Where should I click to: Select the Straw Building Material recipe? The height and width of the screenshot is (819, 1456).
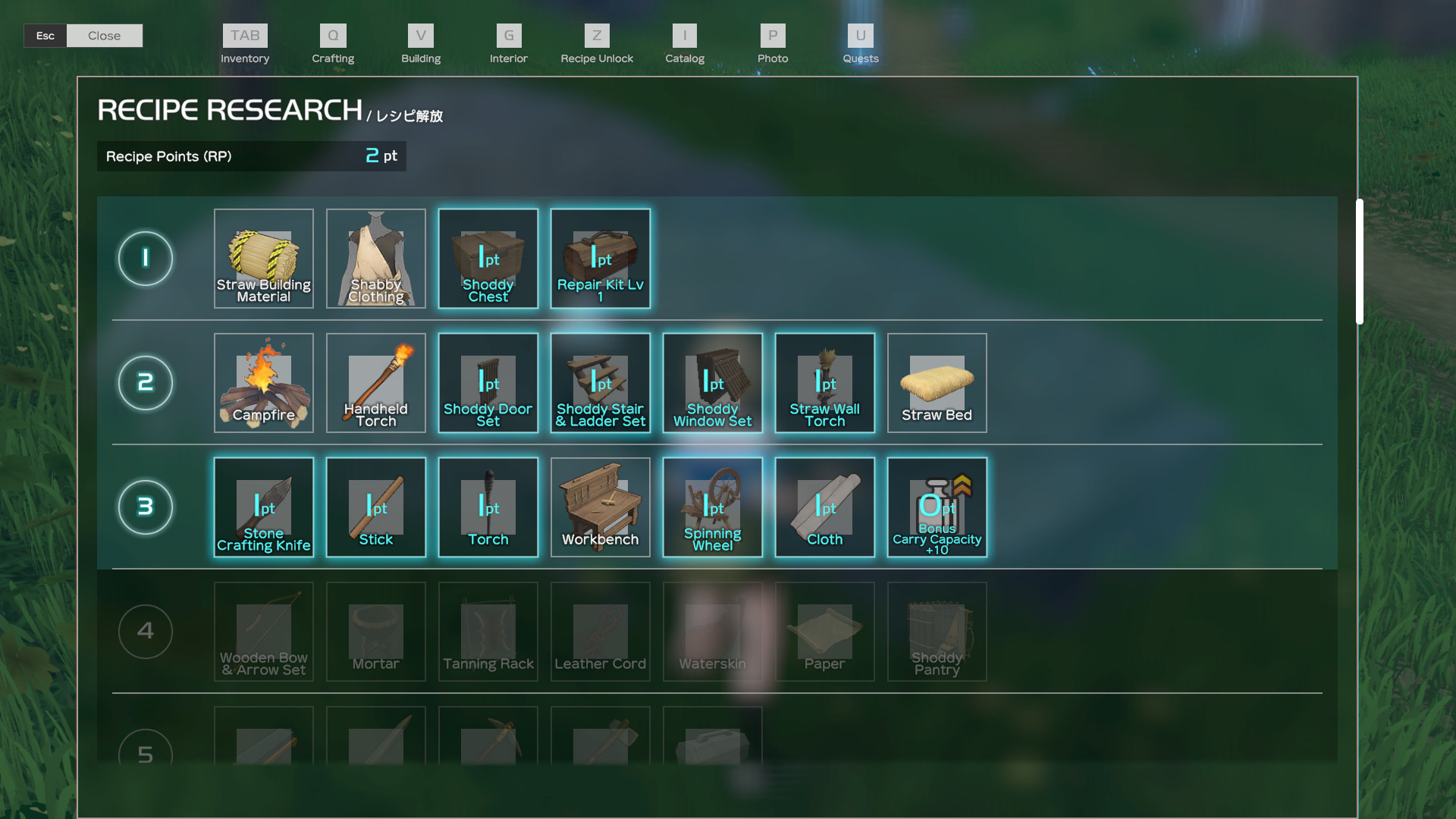point(264,259)
